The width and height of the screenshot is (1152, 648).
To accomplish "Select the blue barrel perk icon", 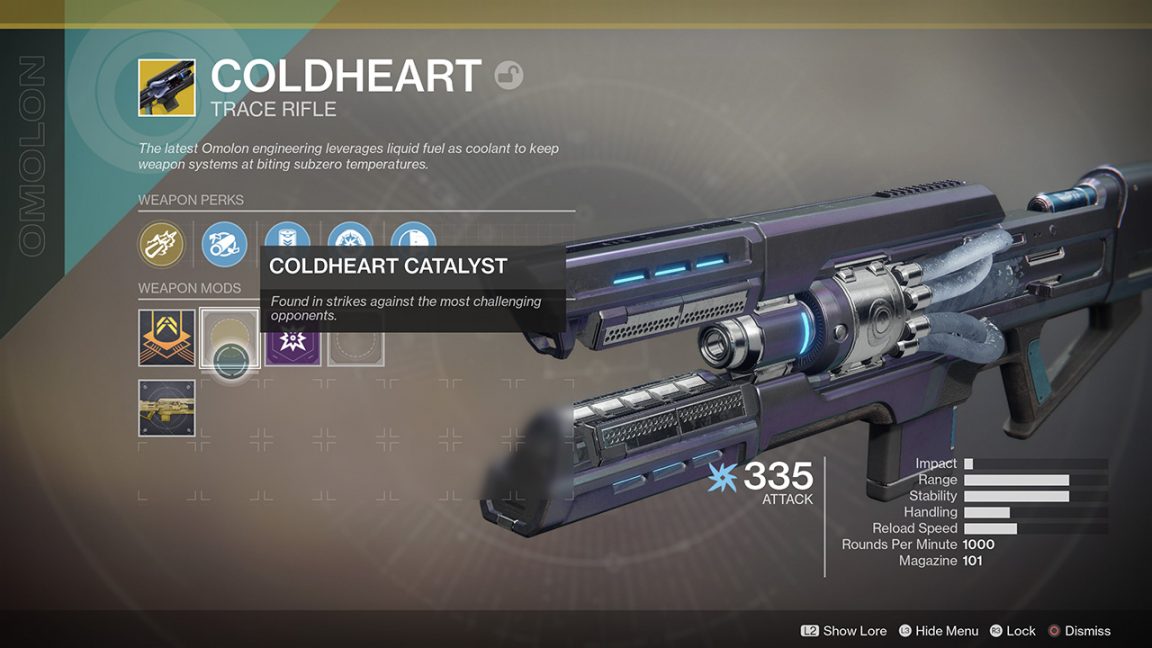I will 224,243.
